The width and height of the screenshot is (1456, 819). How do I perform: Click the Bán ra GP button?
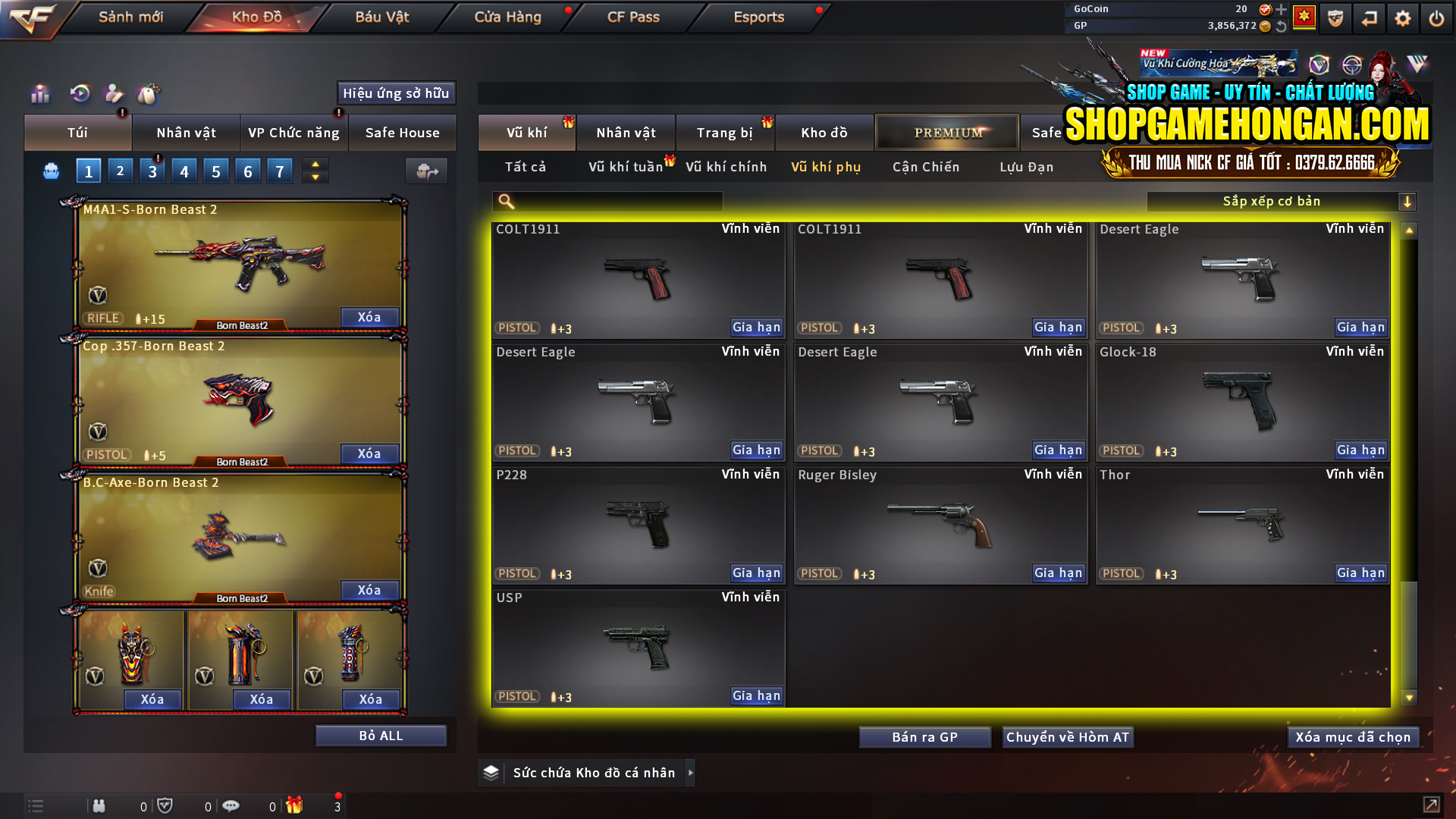pyautogui.click(x=924, y=736)
